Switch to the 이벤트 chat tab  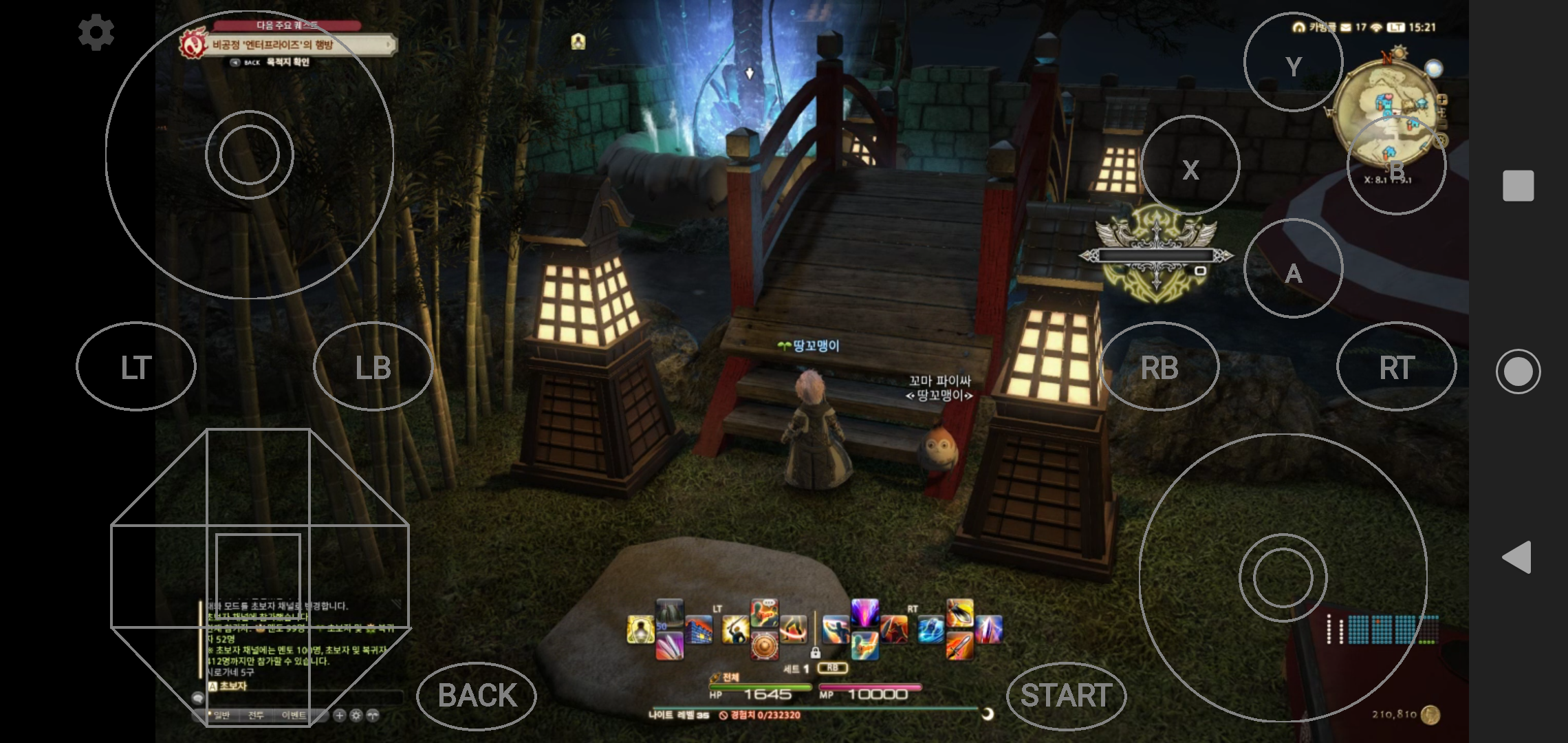(294, 715)
